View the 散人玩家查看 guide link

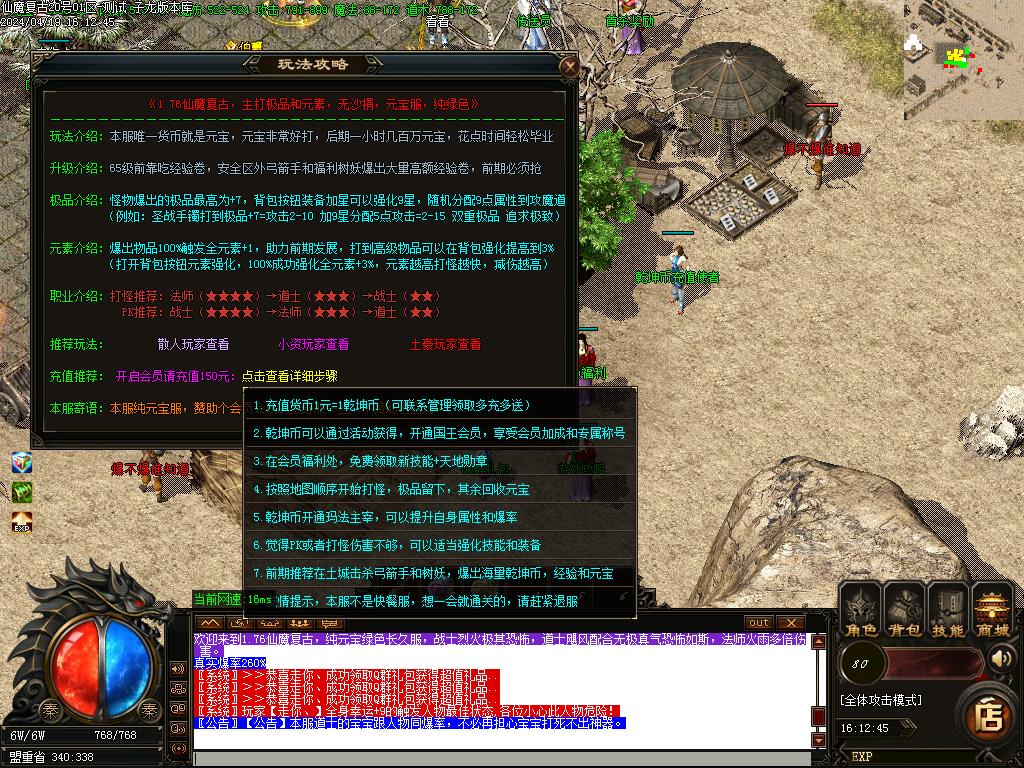[x=193, y=344]
